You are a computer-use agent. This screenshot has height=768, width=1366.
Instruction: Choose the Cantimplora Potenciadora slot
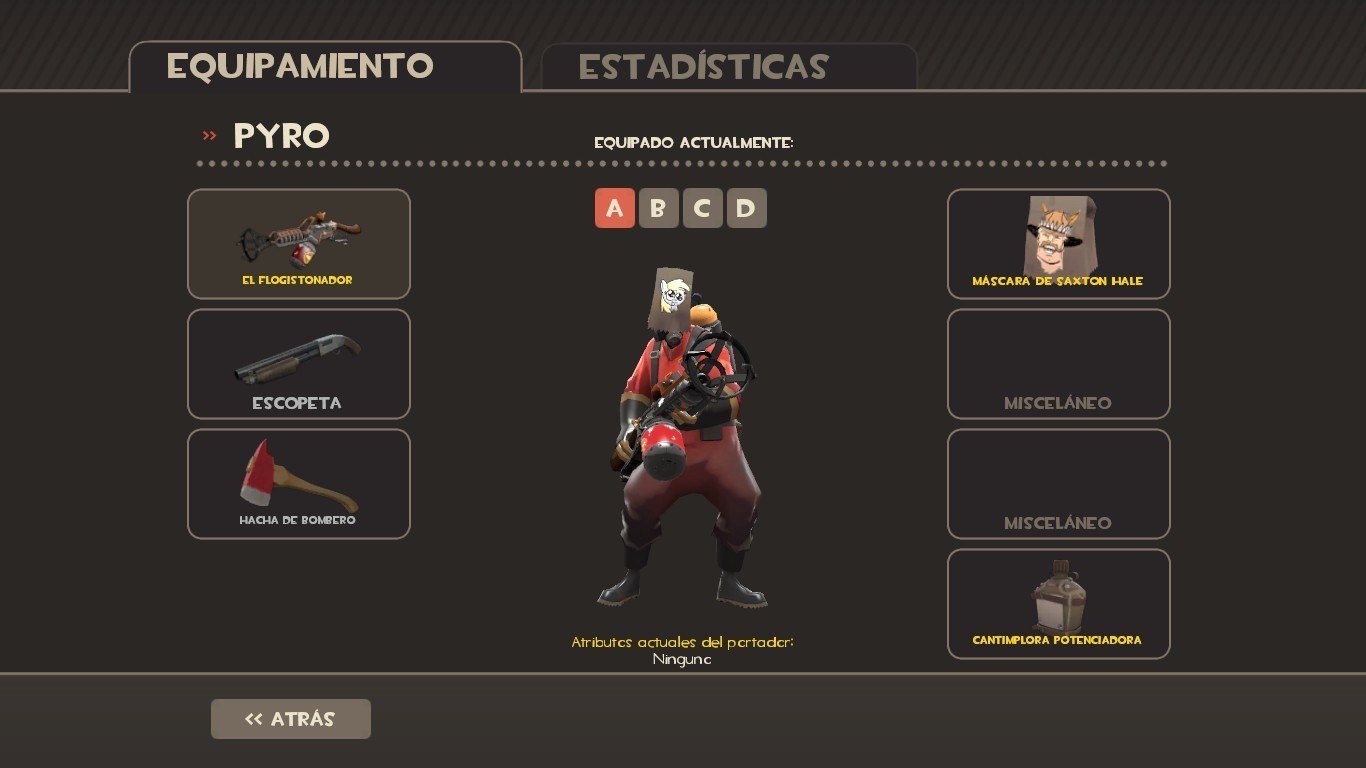[1058, 604]
